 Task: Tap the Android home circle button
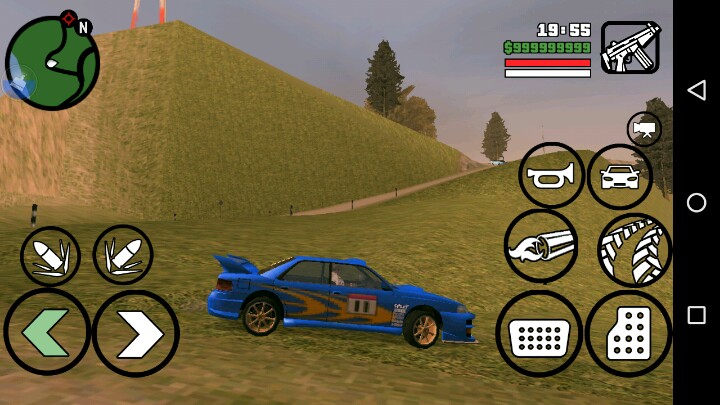pos(696,203)
